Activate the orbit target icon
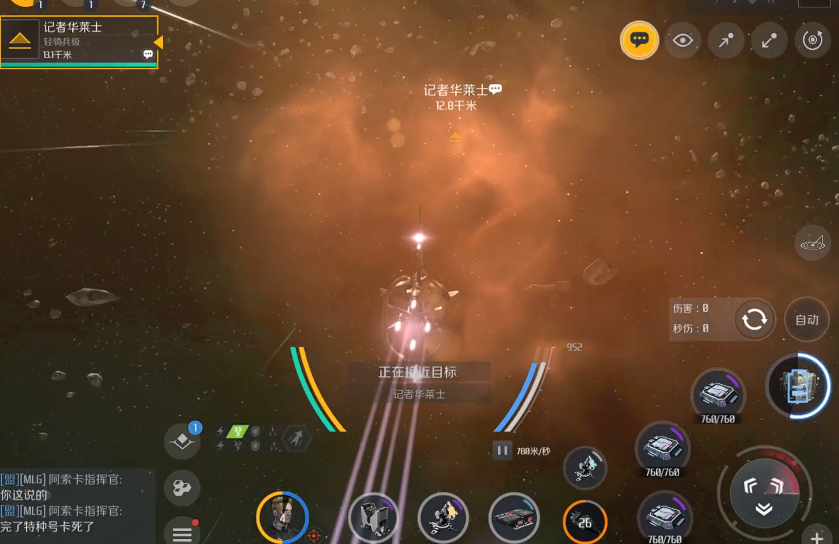This screenshot has height=544, width=839. pos(813,40)
